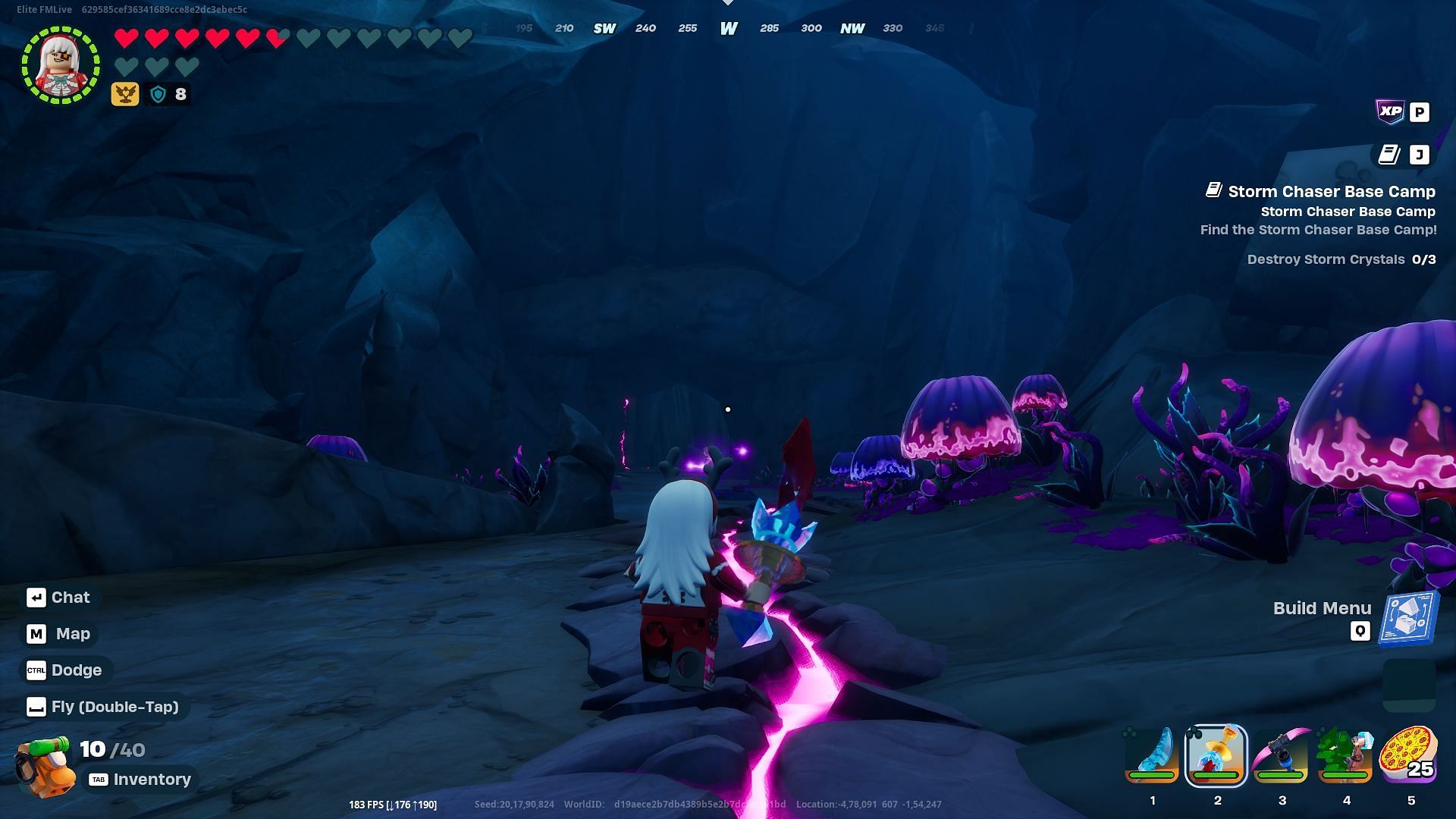1456x819 pixels.
Task: Click the Chat button
Action: pyautogui.click(x=60, y=597)
